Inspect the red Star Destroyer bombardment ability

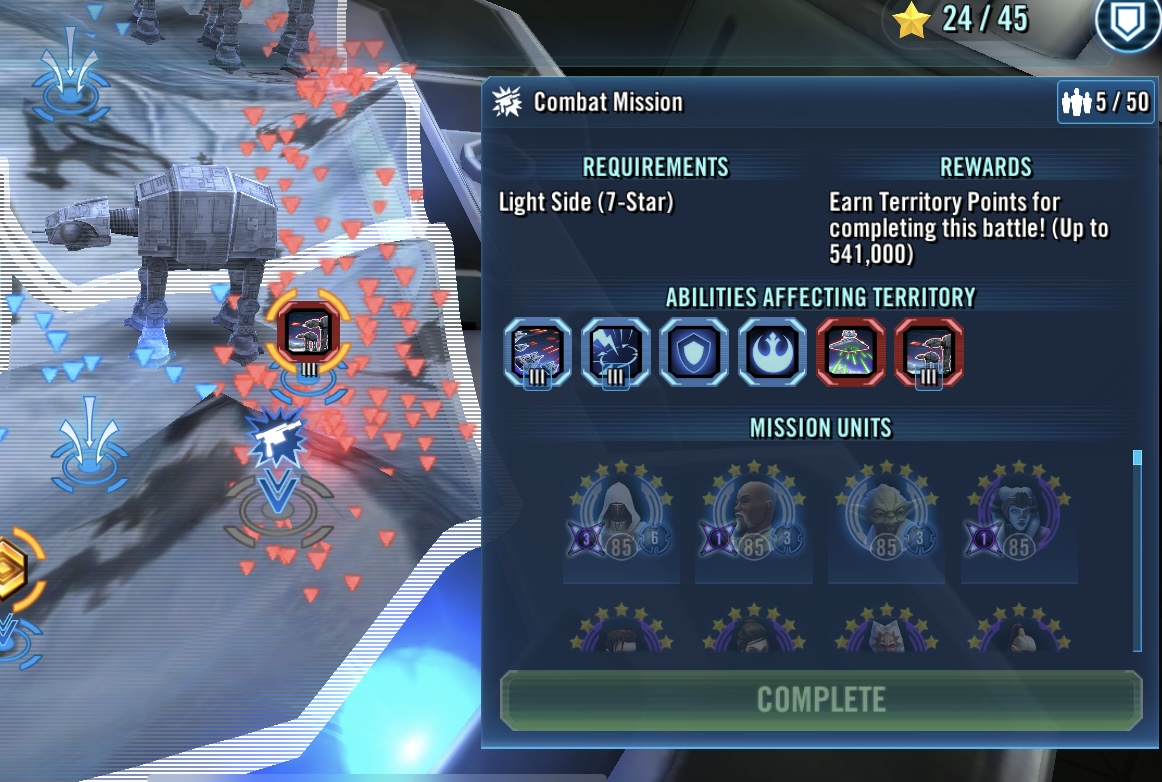coord(850,352)
